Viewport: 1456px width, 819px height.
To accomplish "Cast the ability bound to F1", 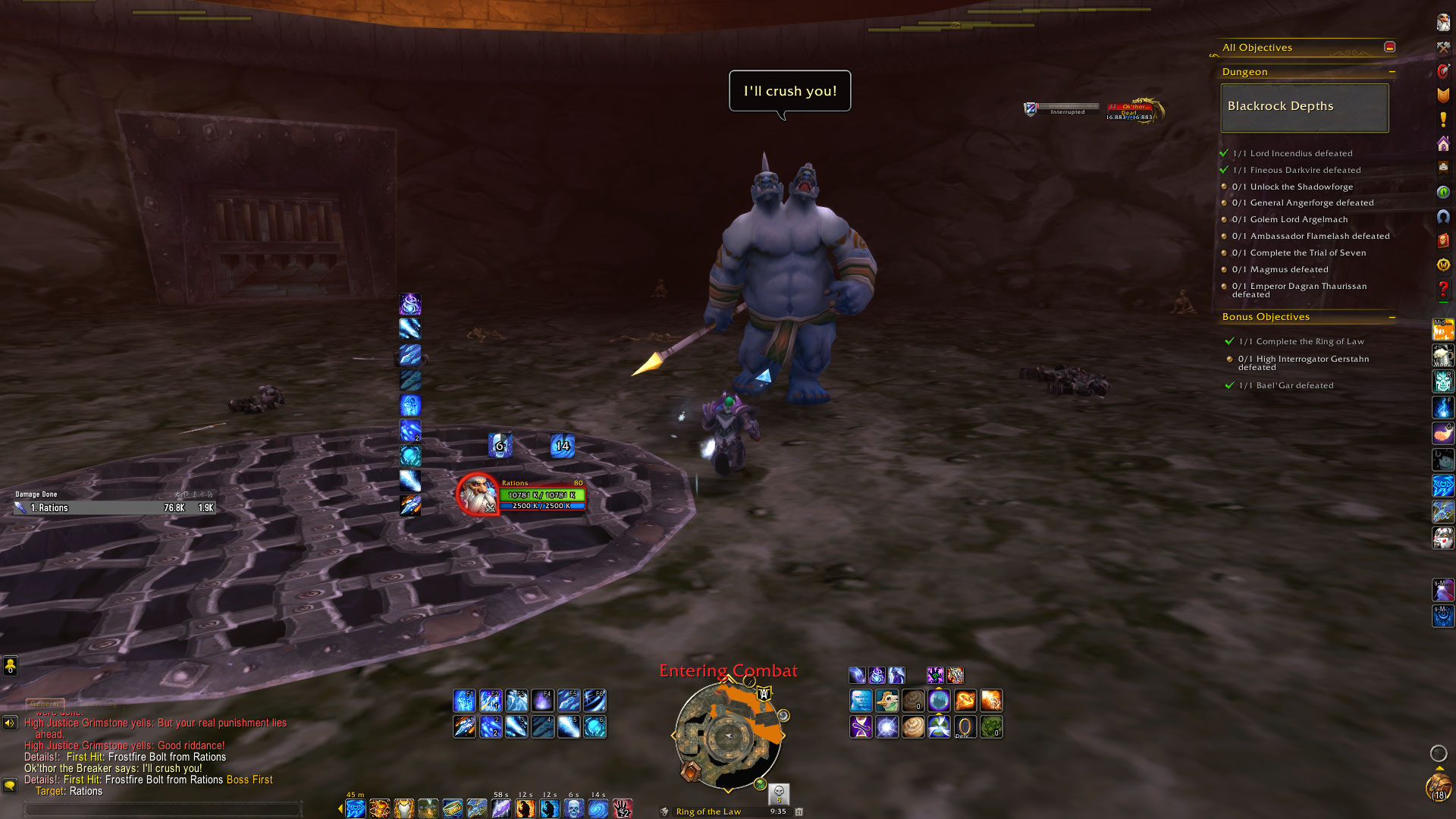I will tap(464, 700).
